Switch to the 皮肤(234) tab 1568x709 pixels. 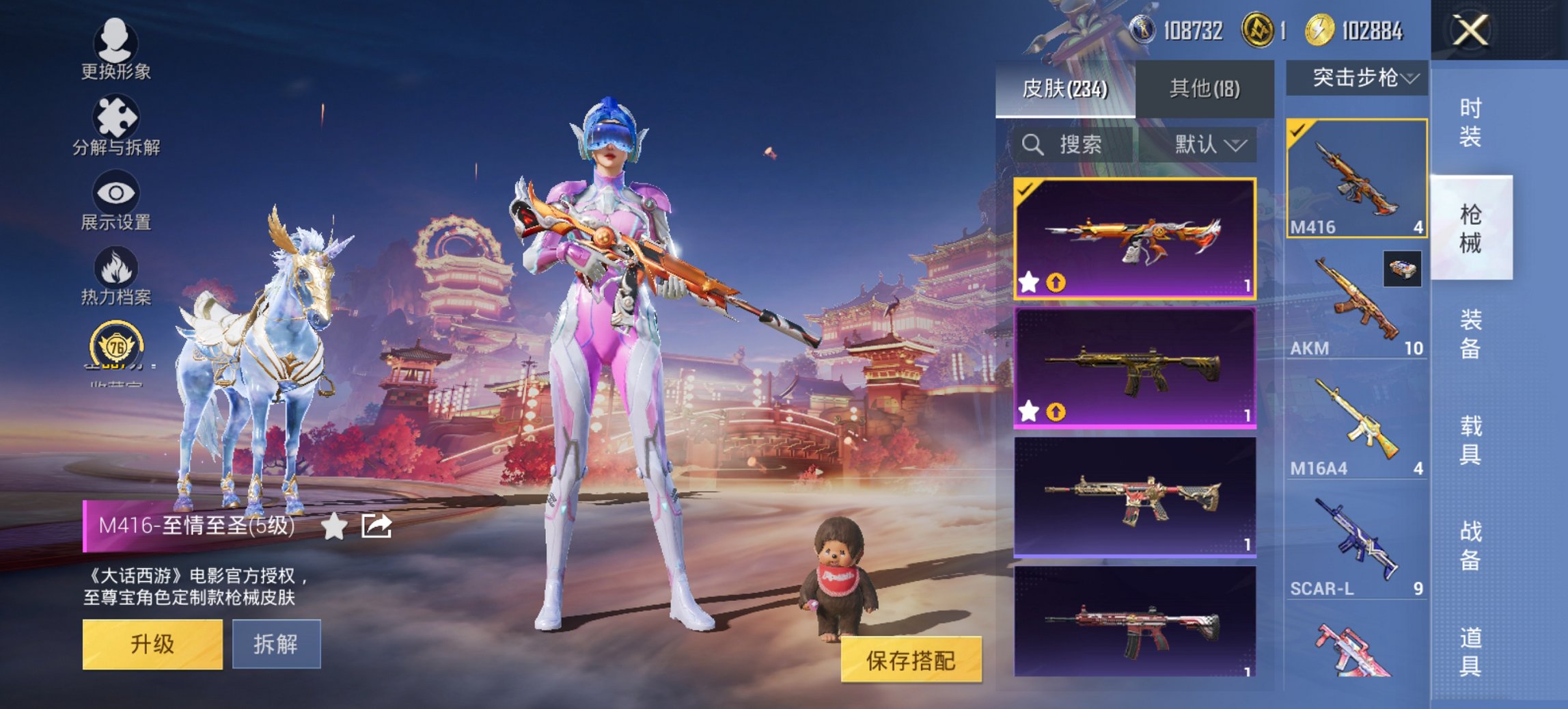[x=1066, y=89]
